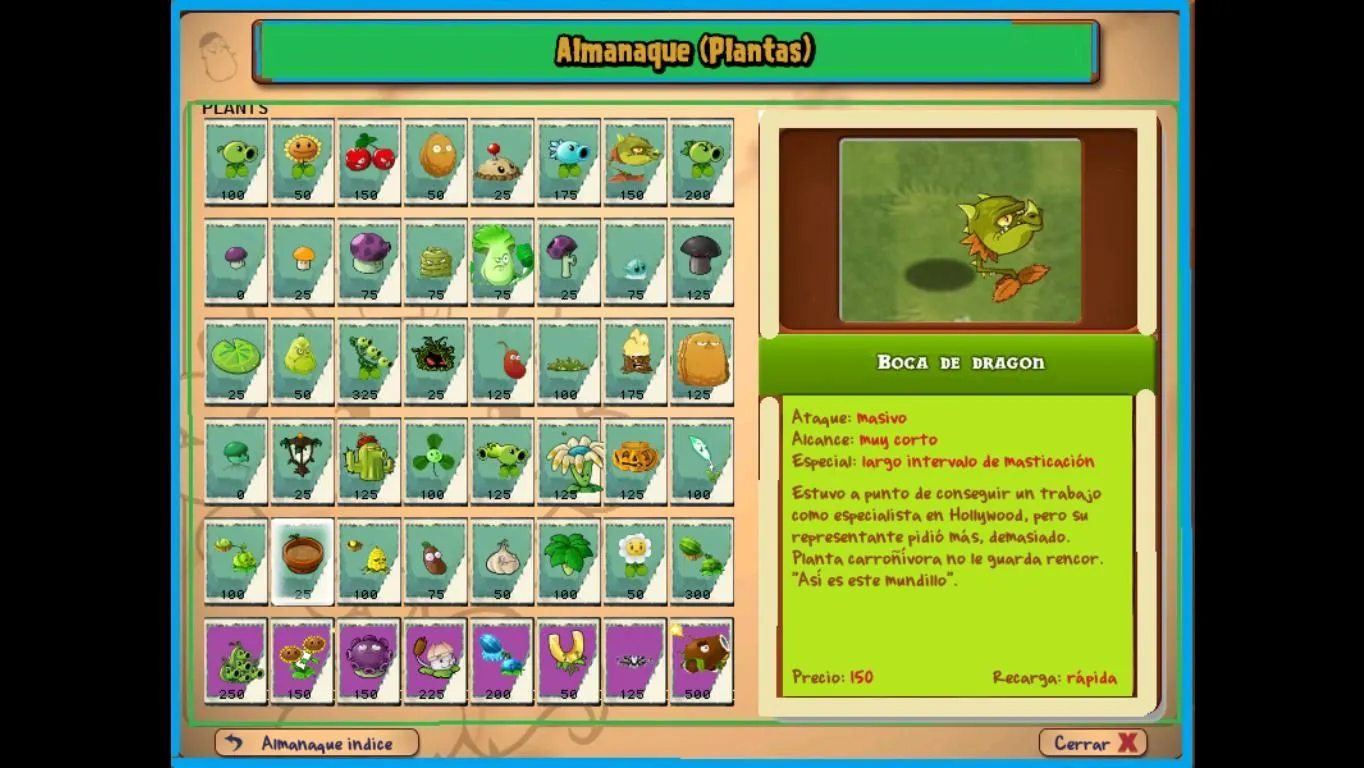
Task: Select the Snow Pea entry
Action: pyautogui.click(x=568, y=160)
